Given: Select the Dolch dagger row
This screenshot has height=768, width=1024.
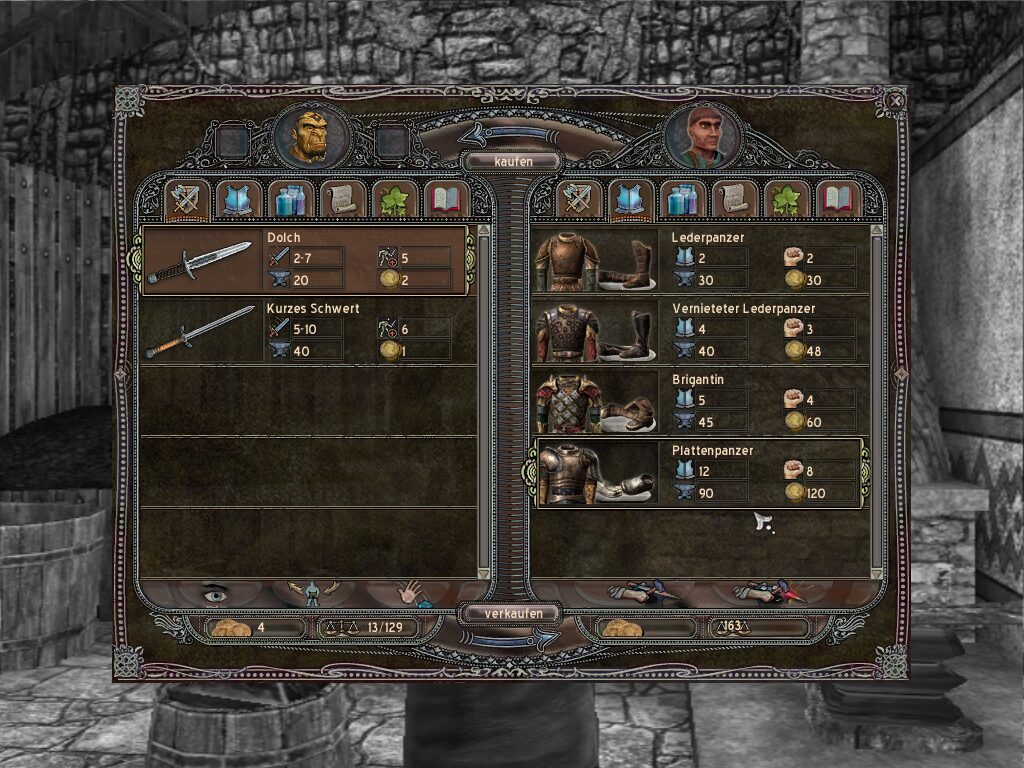Looking at the screenshot, I should [305, 261].
